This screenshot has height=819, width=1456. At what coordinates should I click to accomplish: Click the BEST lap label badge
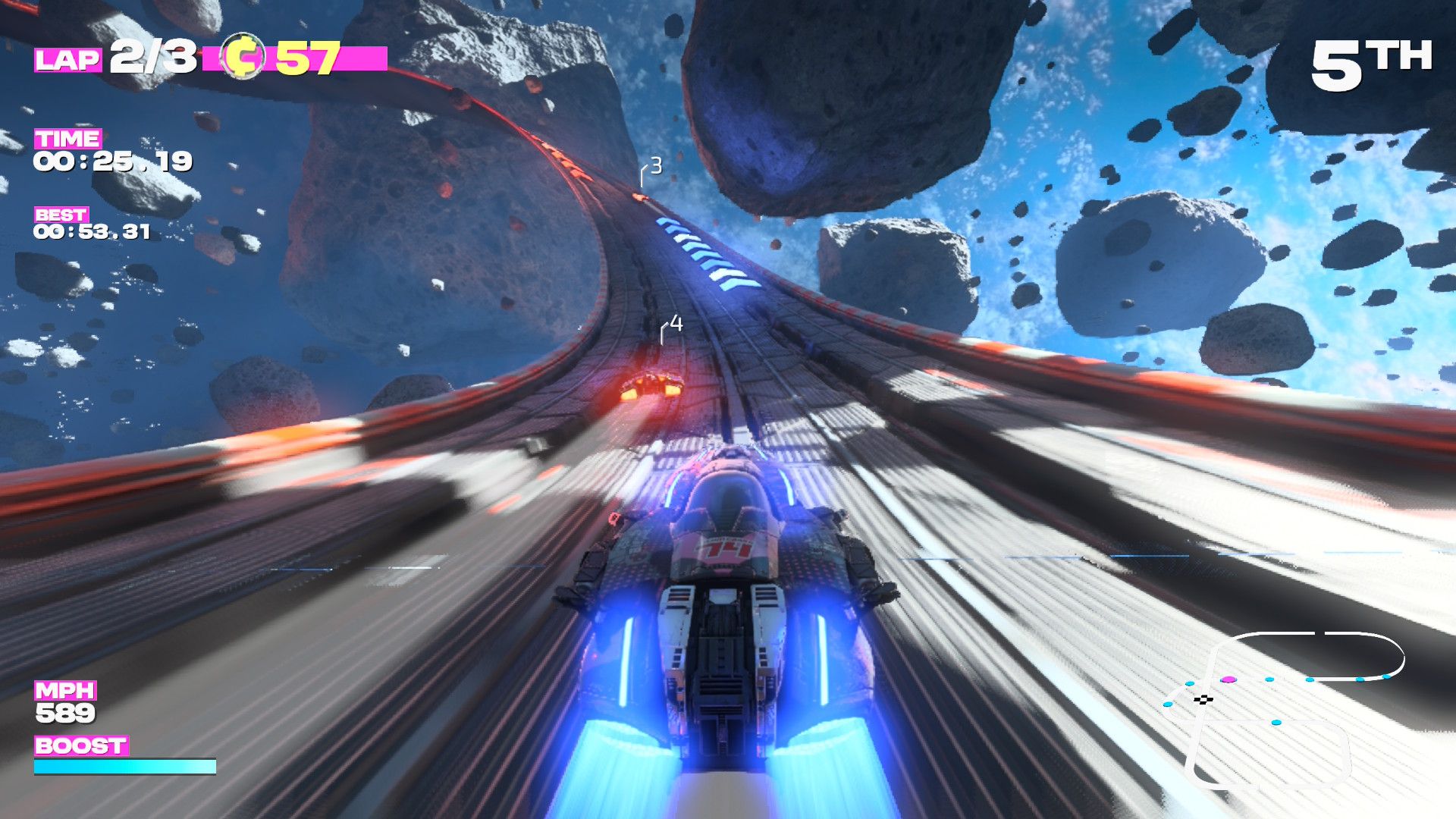point(62,215)
